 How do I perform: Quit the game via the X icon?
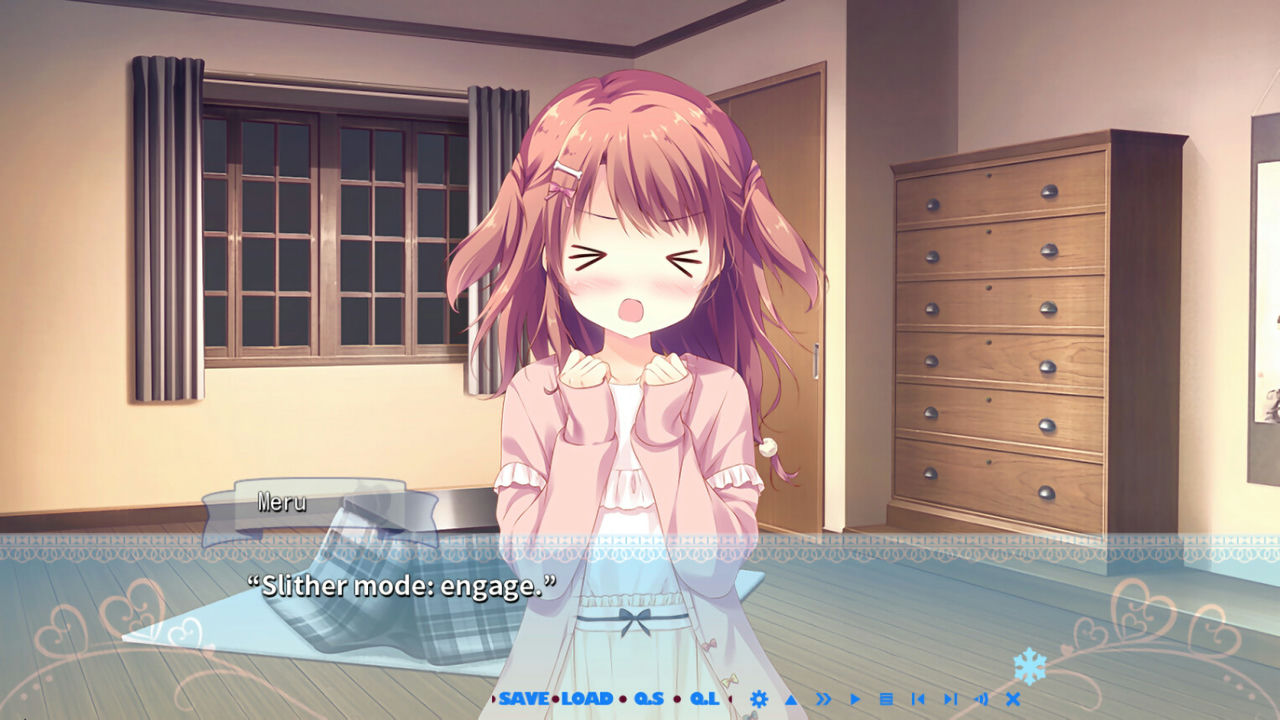click(x=1011, y=700)
